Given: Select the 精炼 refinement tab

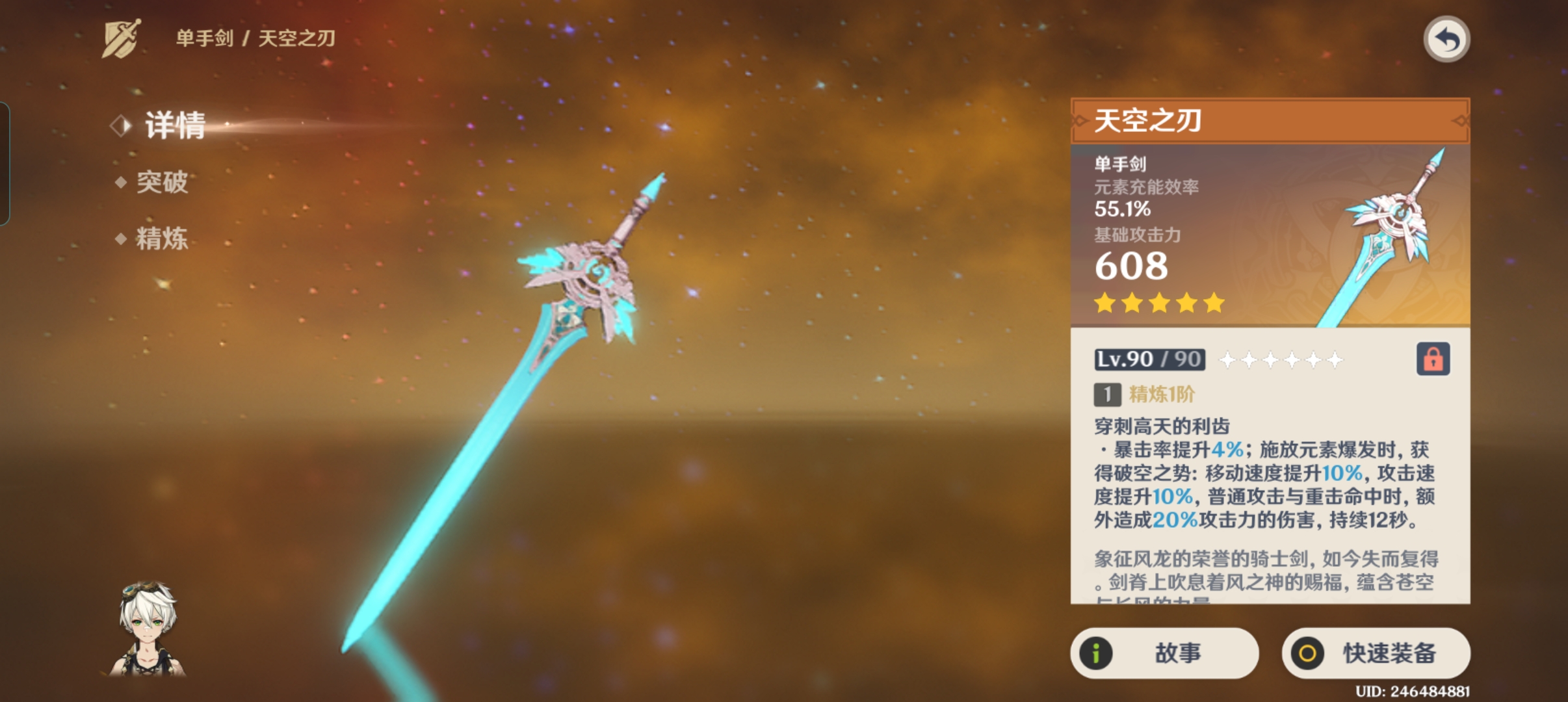Looking at the screenshot, I should tap(161, 239).
